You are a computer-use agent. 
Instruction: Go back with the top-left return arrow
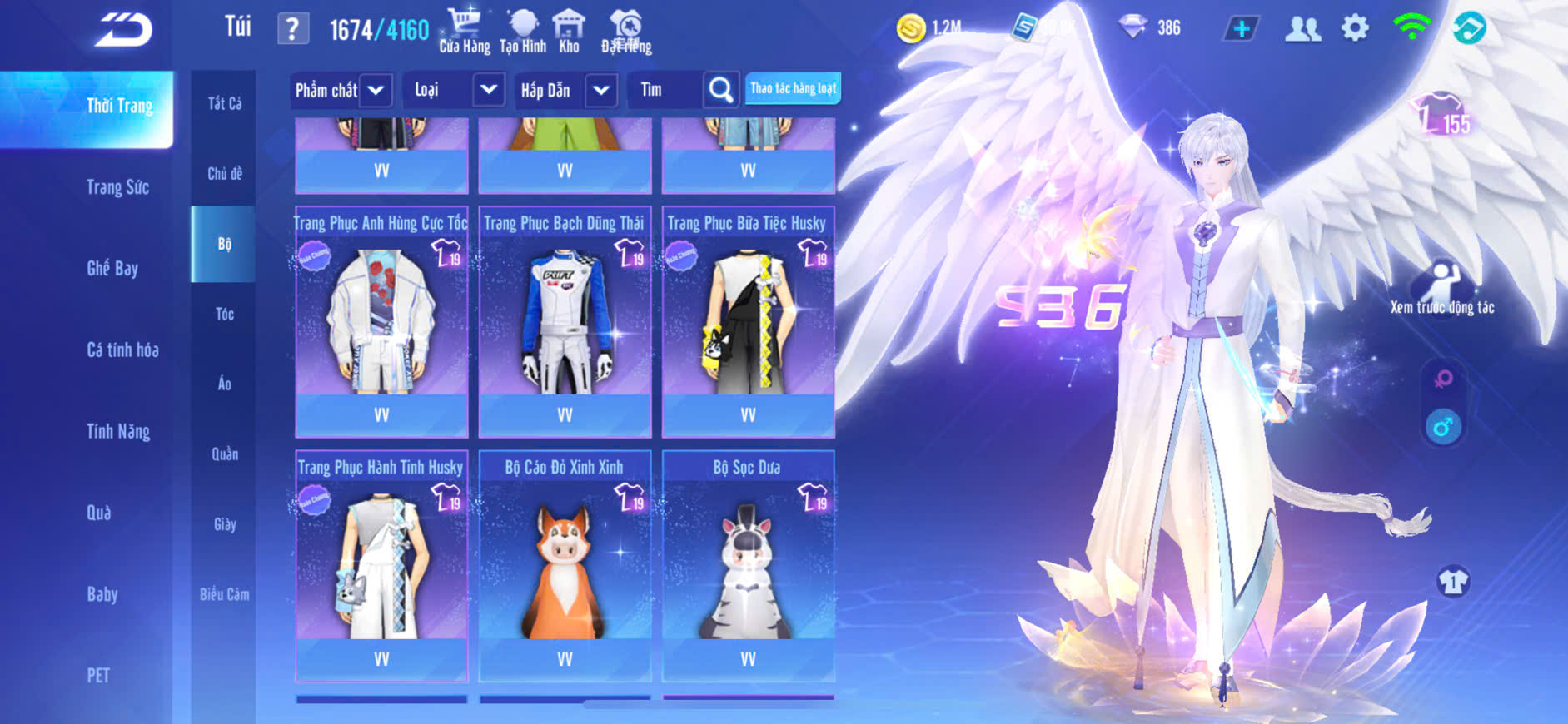point(123,30)
